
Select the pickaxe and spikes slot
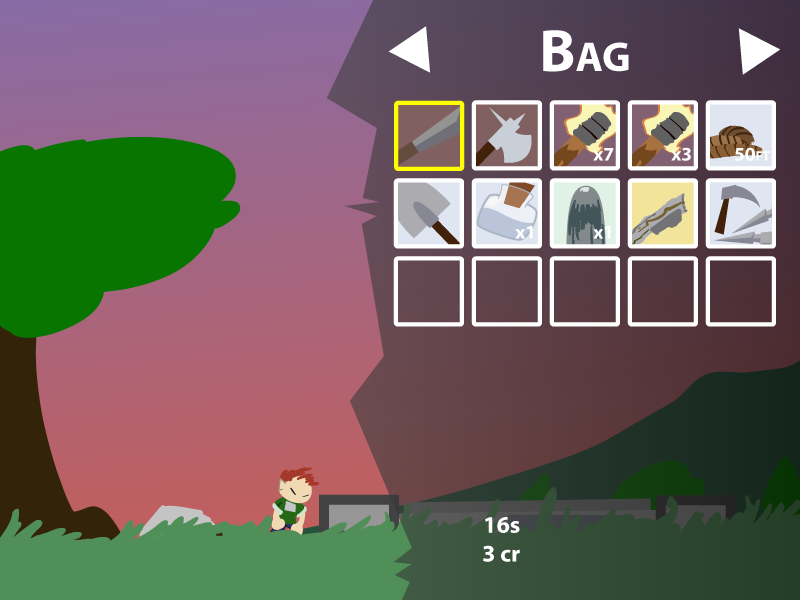[x=741, y=214]
